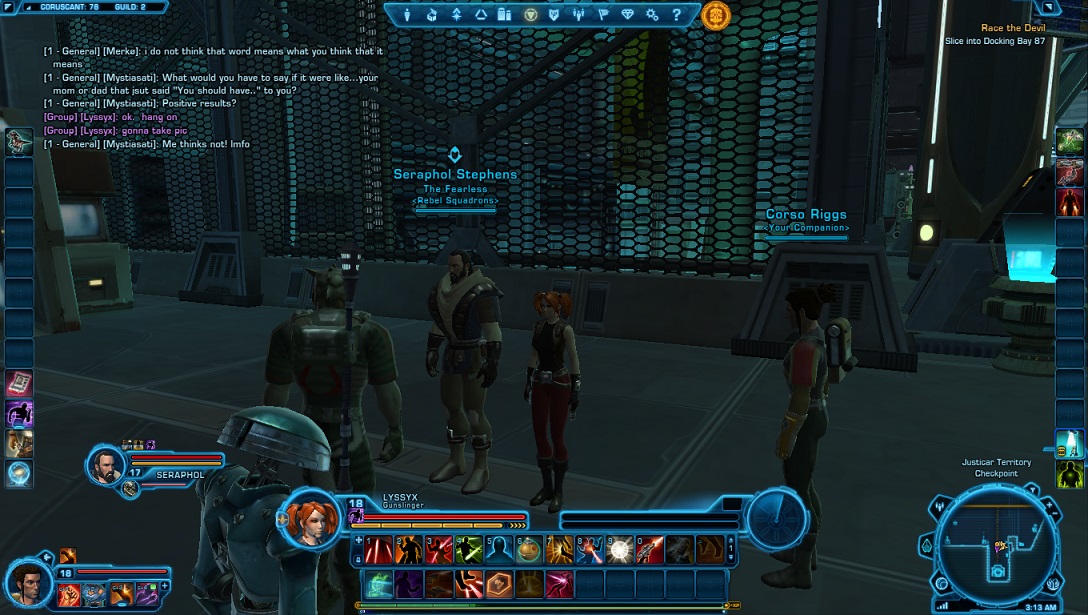
Task: Zoom in the minimap with plus button
Action: (x=1050, y=507)
